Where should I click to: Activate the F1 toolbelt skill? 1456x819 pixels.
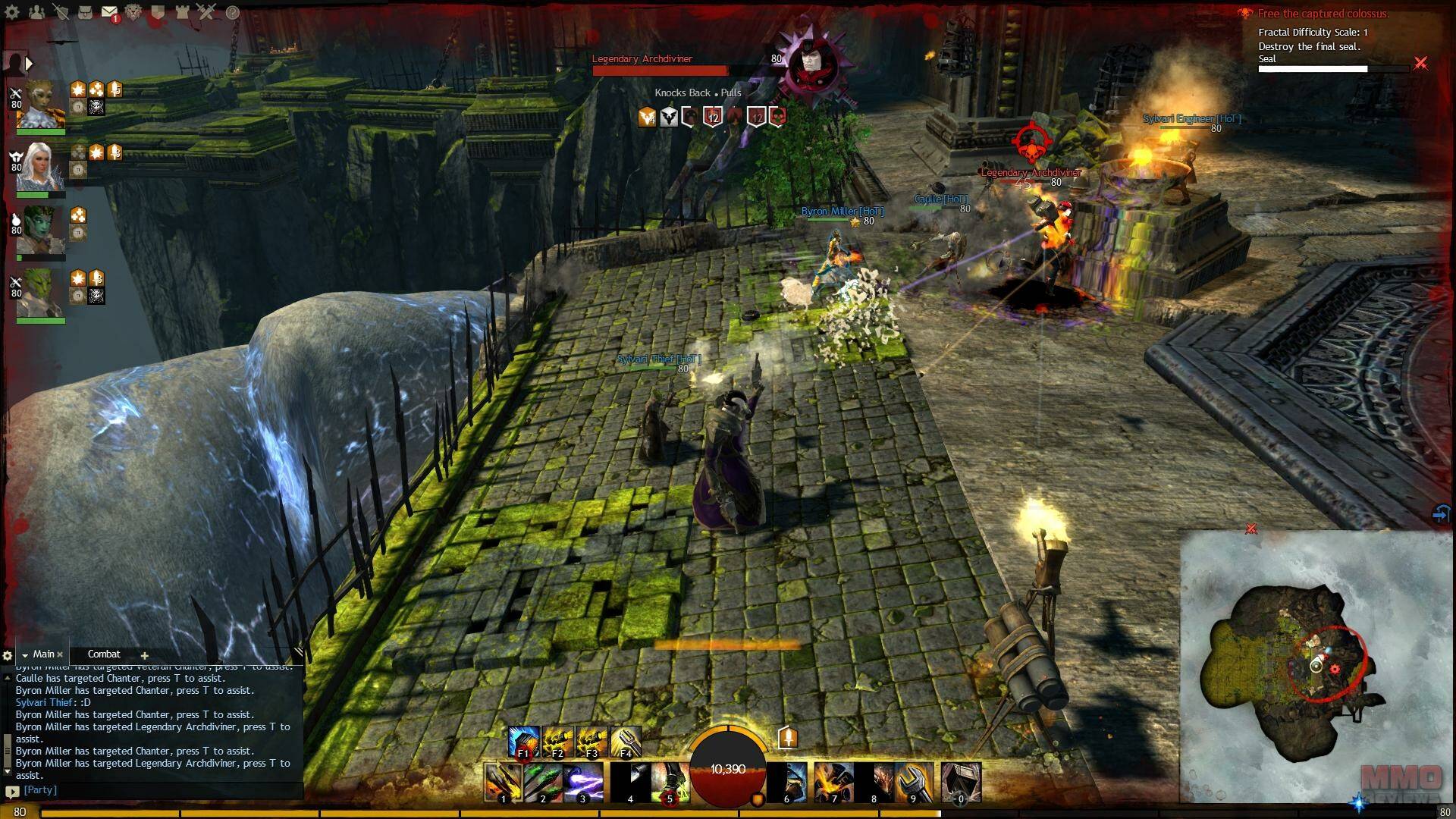(523, 741)
